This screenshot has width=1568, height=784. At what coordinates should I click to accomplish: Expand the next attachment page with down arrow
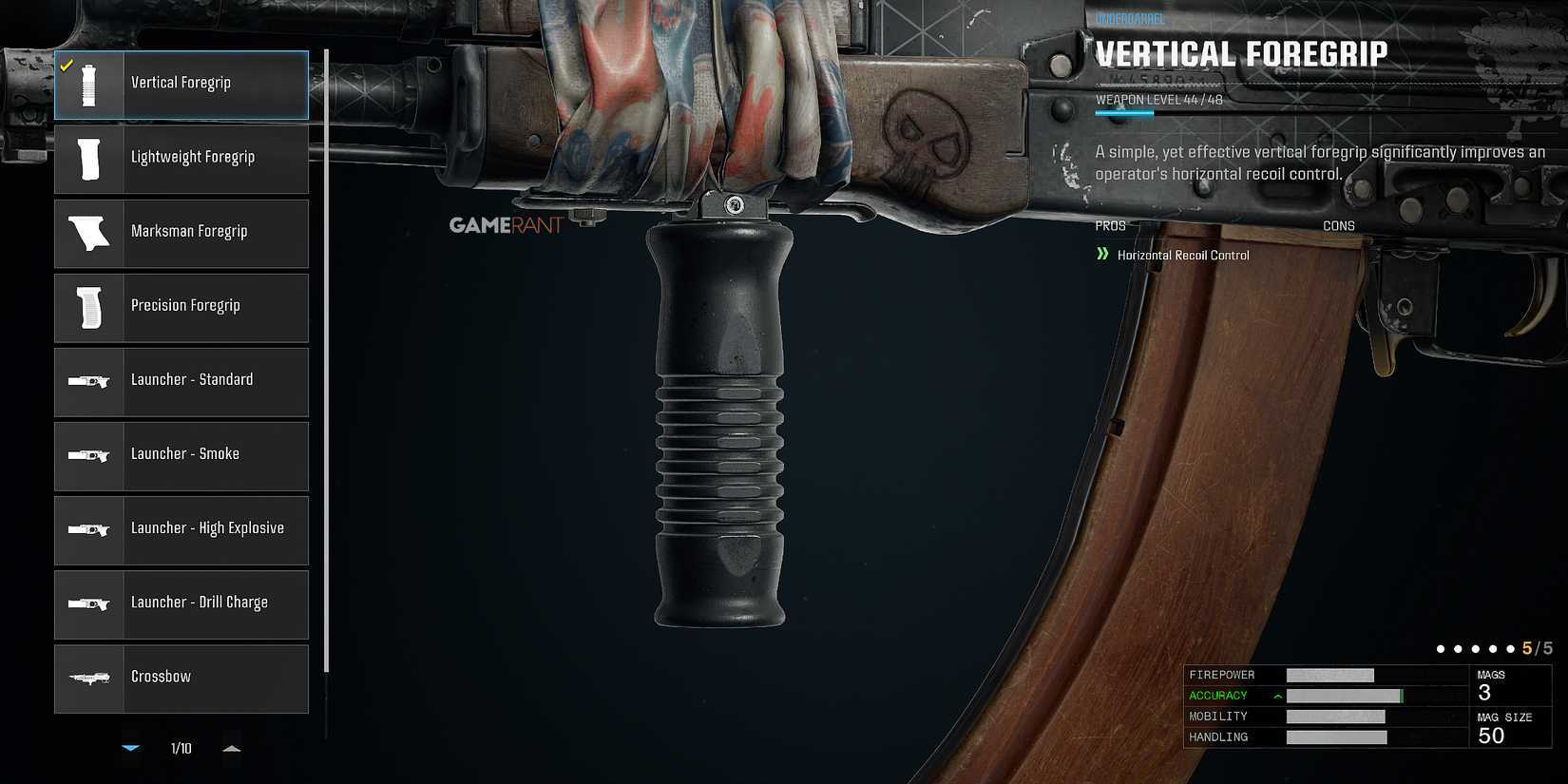130,748
